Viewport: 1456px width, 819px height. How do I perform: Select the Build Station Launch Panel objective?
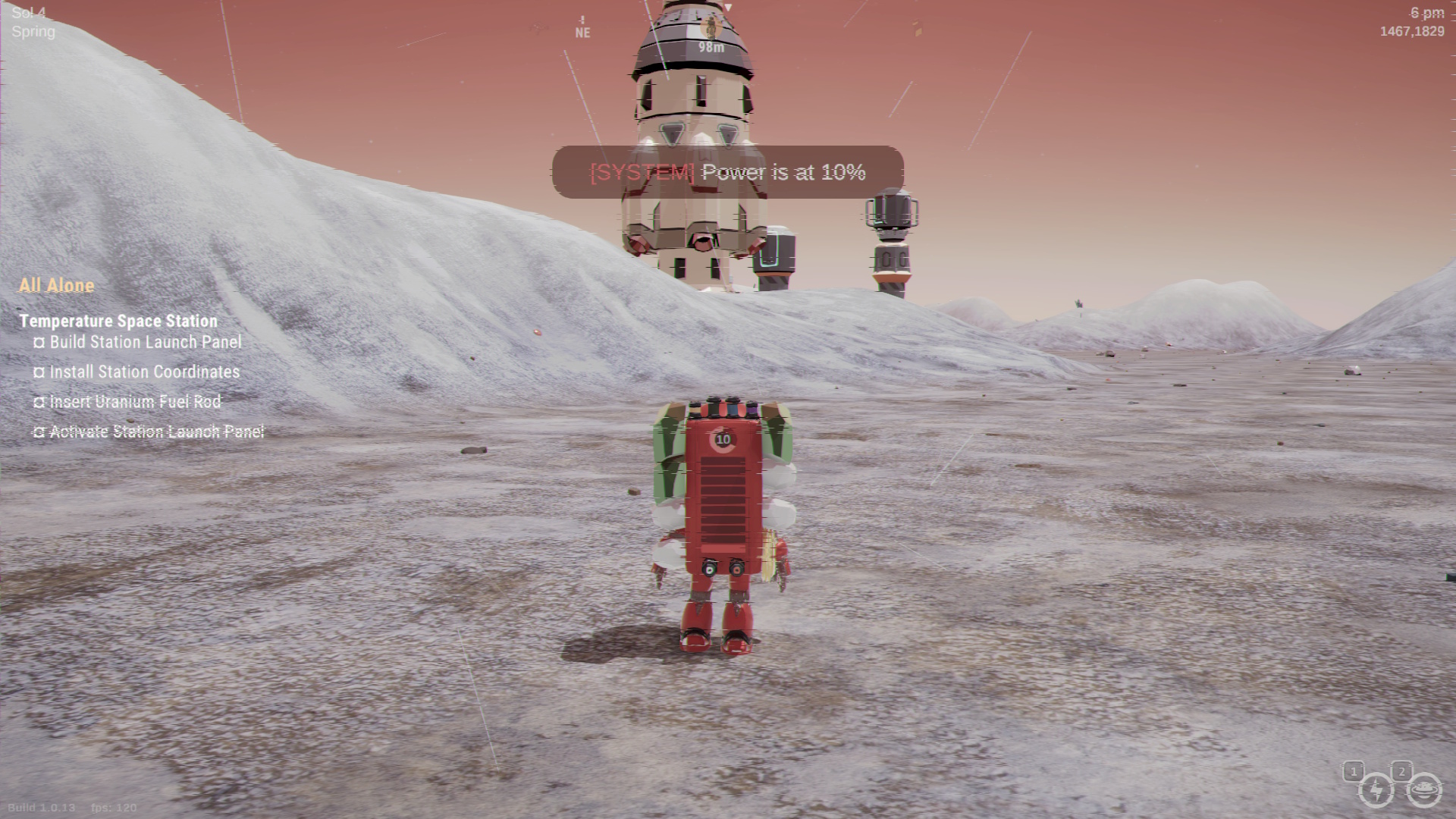[x=145, y=342]
